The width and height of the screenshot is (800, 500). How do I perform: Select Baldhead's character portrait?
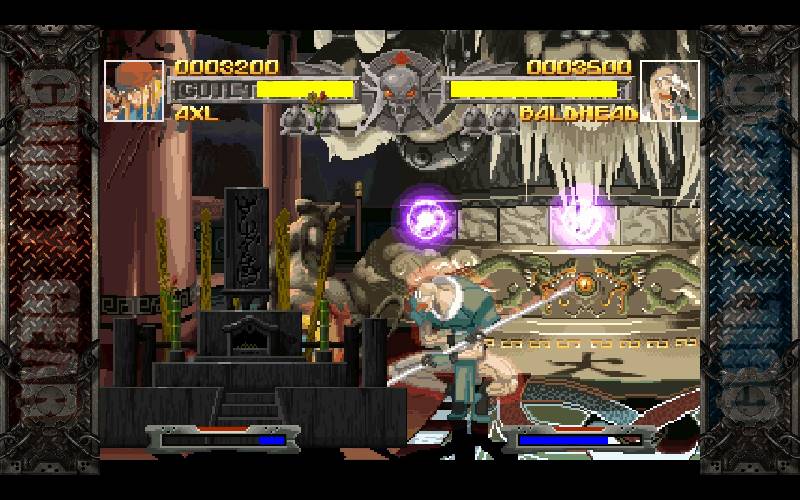click(668, 91)
